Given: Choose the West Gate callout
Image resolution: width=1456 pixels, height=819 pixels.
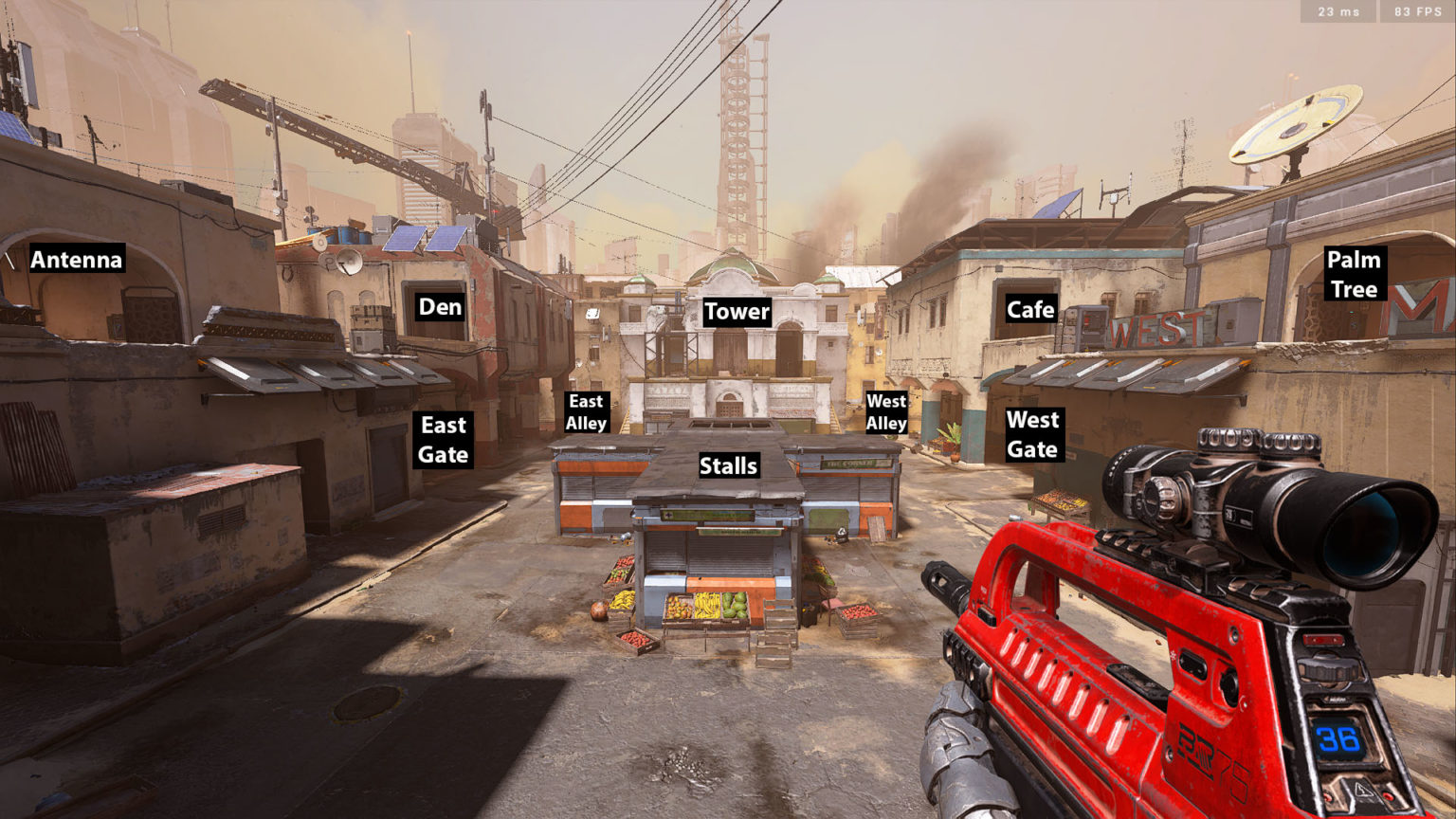Looking at the screenshot, I should pyautogui.click(x=1032, y=434).
